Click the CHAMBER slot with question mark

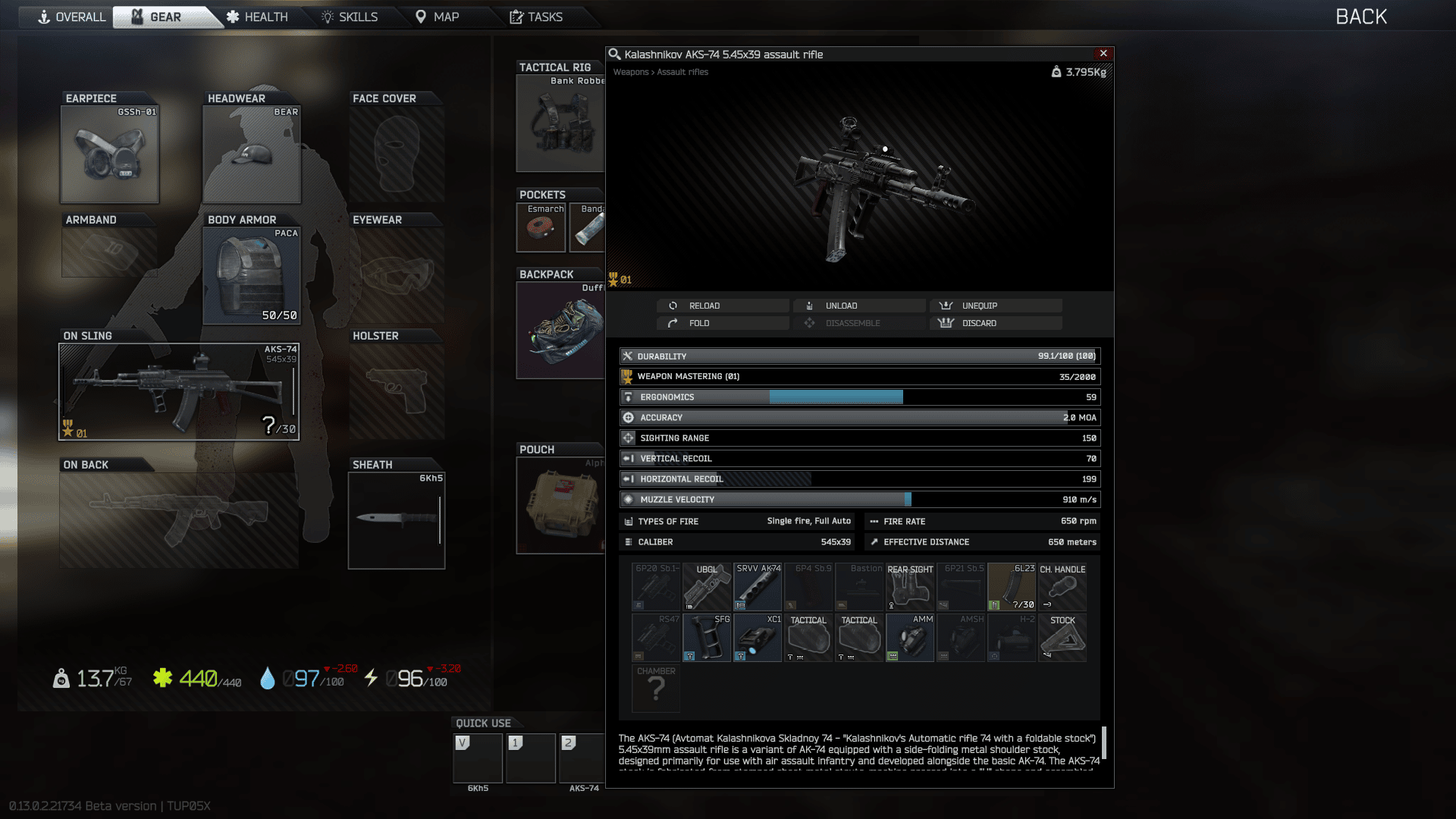(x=655, y=689)
